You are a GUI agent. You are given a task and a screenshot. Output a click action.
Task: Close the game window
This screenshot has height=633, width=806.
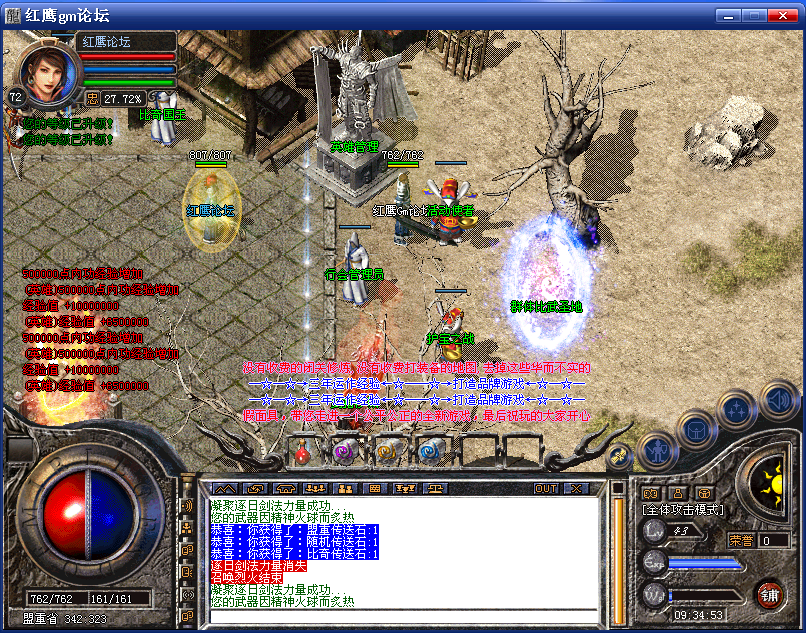[x=786, y=15]
